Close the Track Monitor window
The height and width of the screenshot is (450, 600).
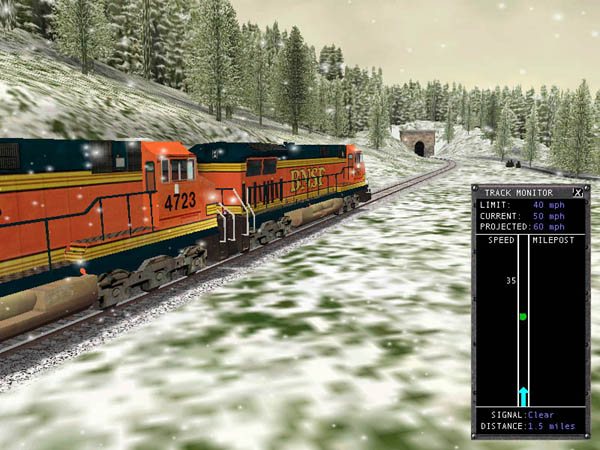[x=577, y=192]
